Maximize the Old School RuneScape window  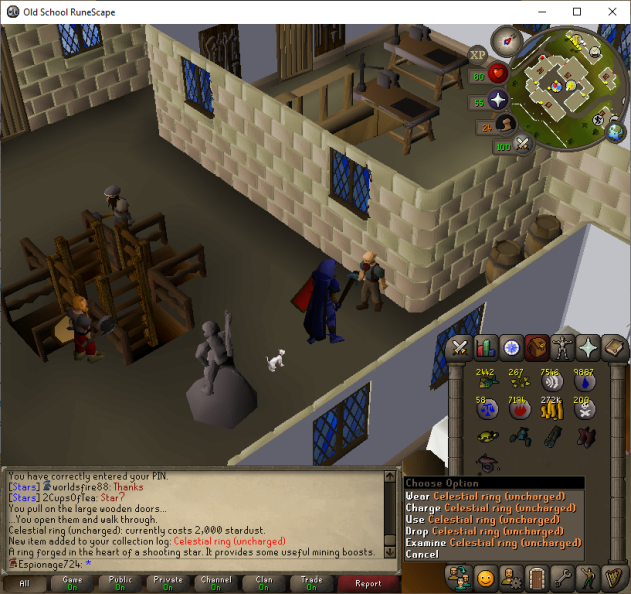tap(577, 11)
